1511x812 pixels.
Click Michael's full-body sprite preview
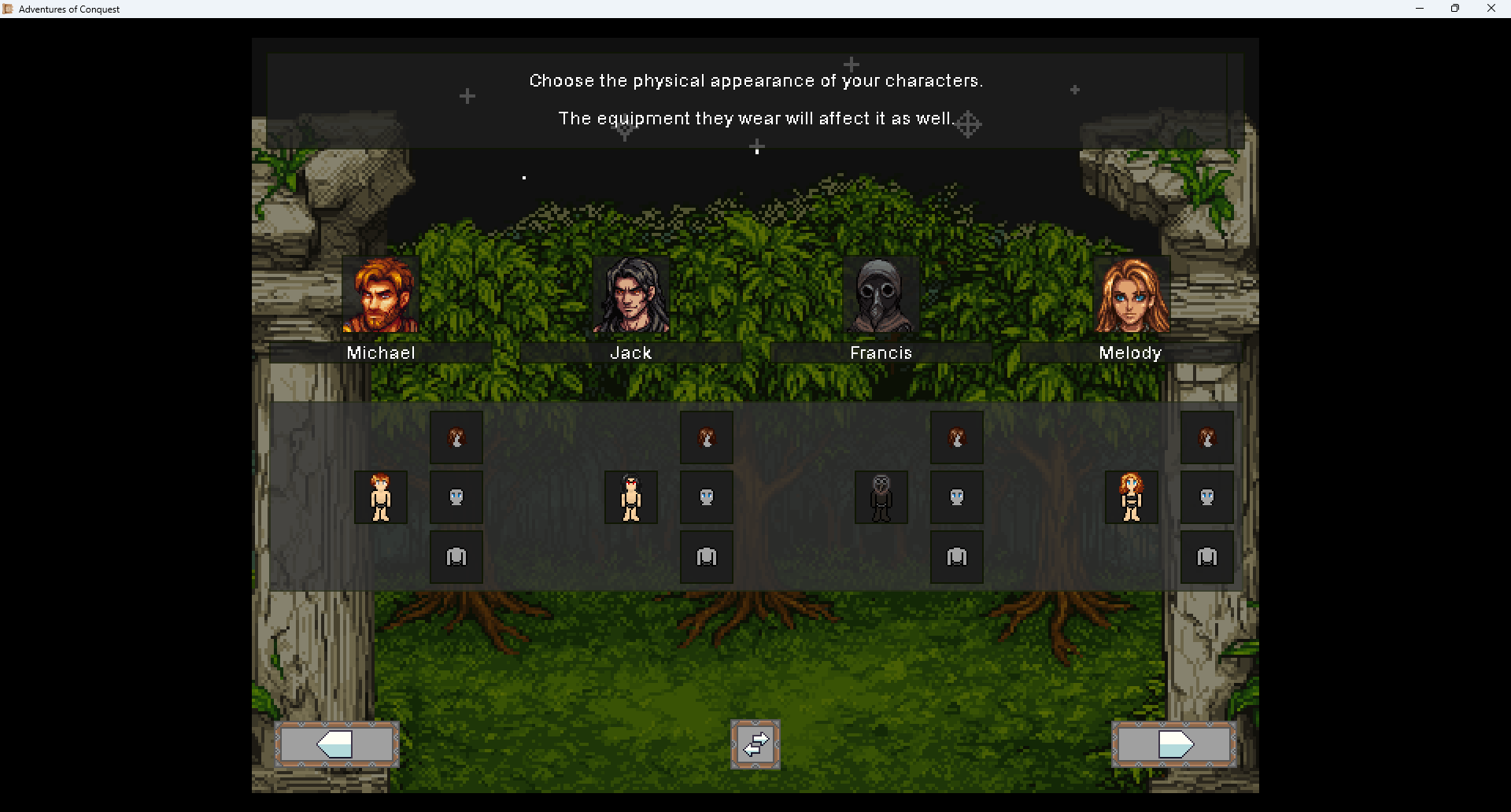pos(381,497)
